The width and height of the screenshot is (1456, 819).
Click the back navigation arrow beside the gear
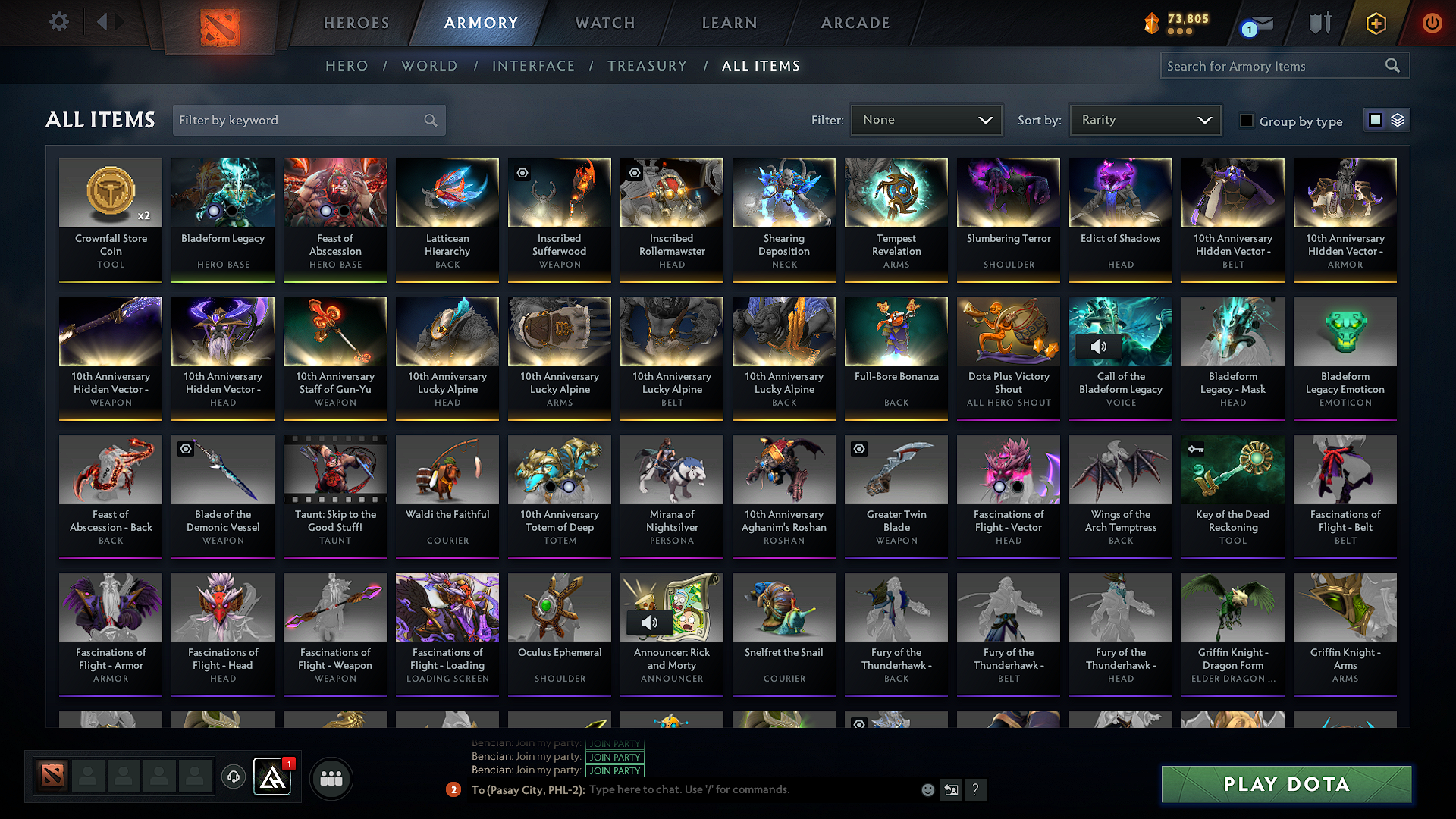[x=102, y=22]
